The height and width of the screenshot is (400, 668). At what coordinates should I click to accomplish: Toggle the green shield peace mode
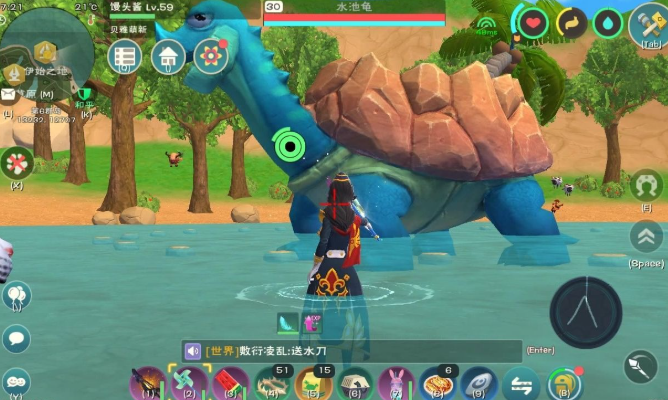(86, 94)
